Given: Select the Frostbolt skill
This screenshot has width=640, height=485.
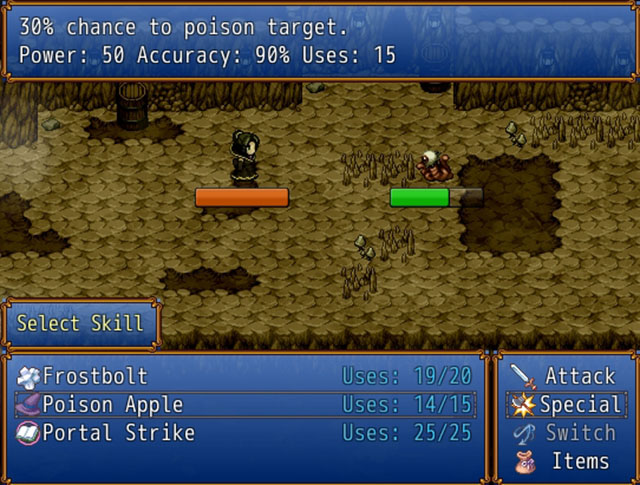Looking at the screenshot, I should coord(96,377).
